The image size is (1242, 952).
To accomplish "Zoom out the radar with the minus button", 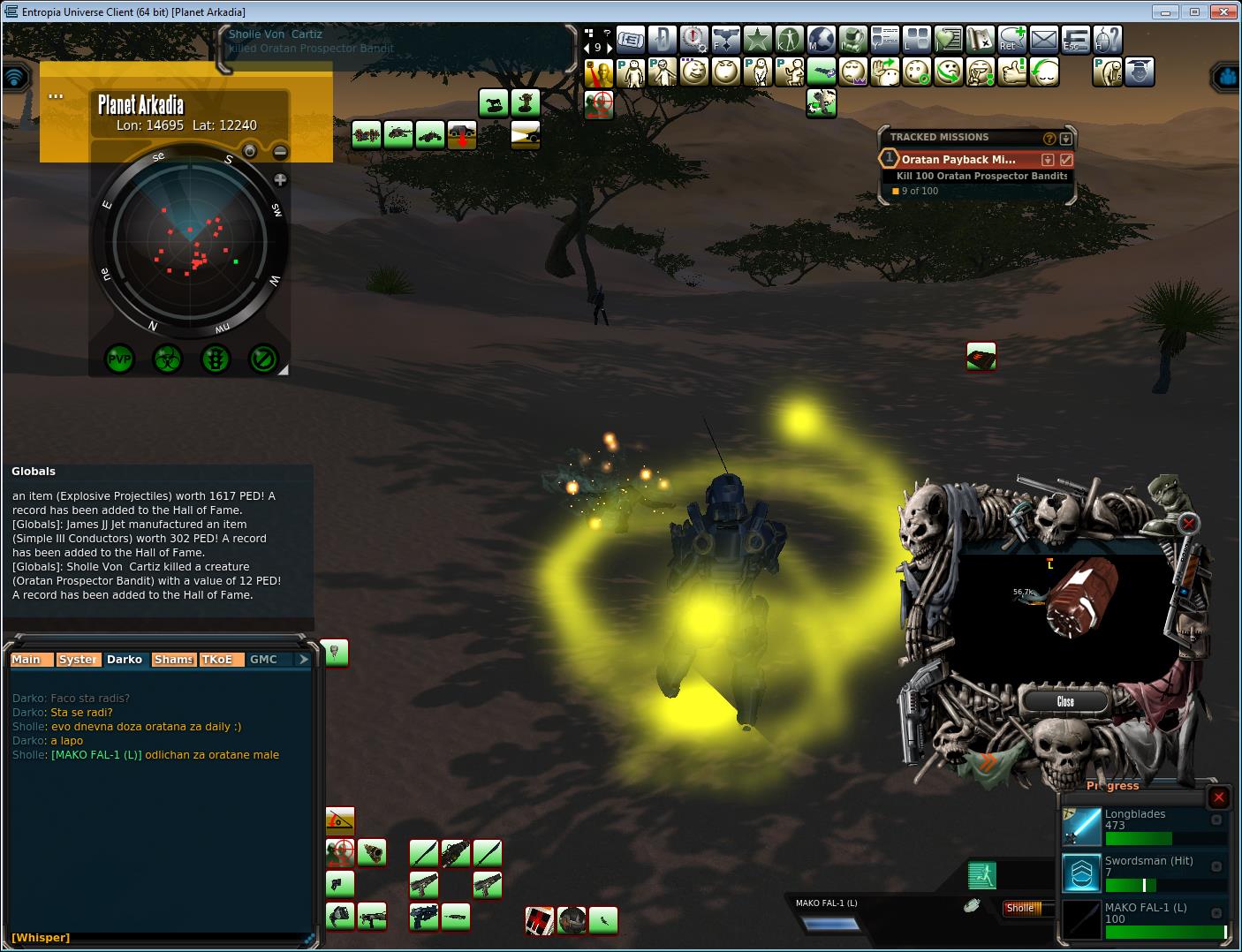I will click(279, 152).
